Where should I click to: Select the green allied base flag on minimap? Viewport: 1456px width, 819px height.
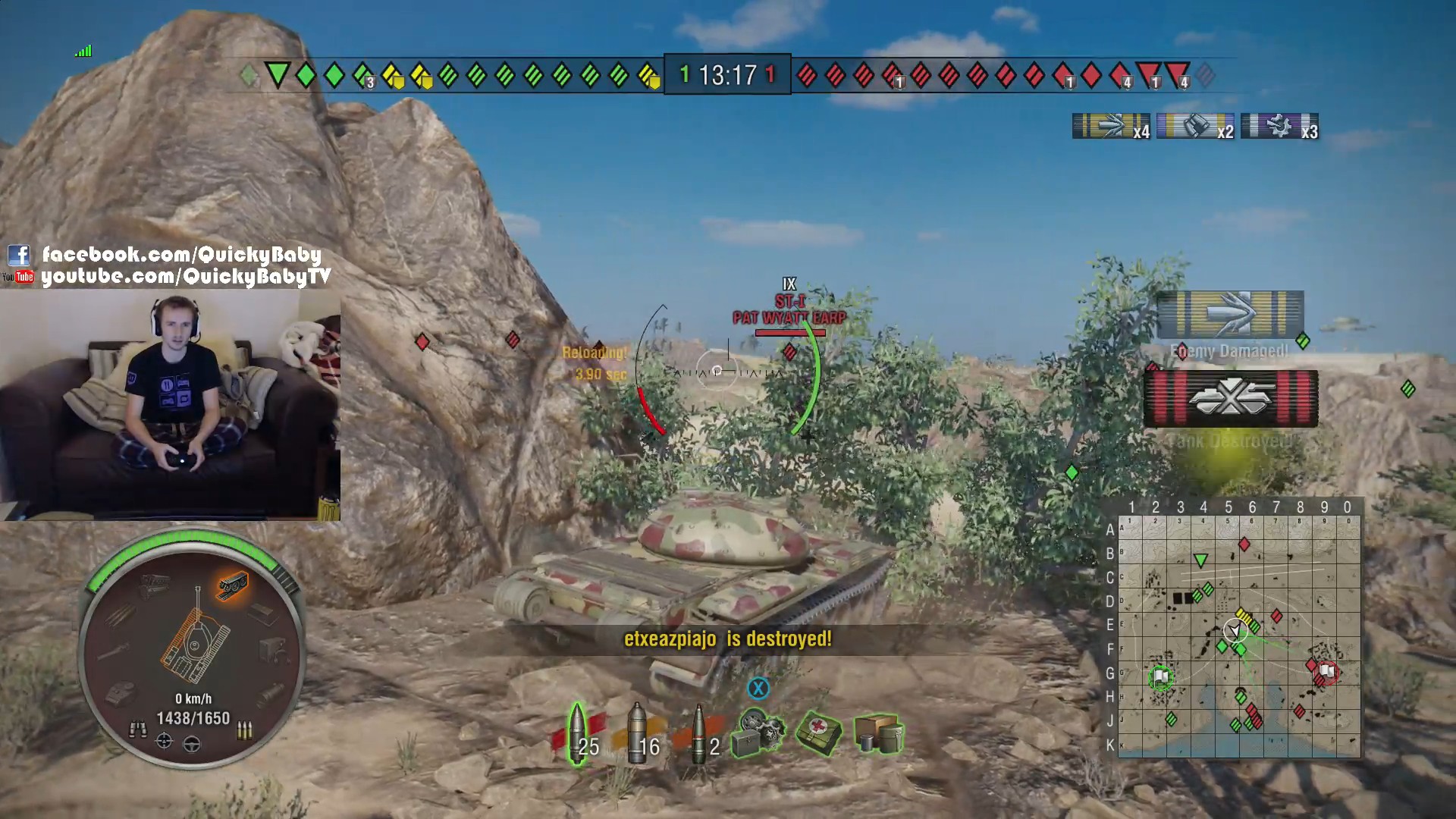point(1160,676)
